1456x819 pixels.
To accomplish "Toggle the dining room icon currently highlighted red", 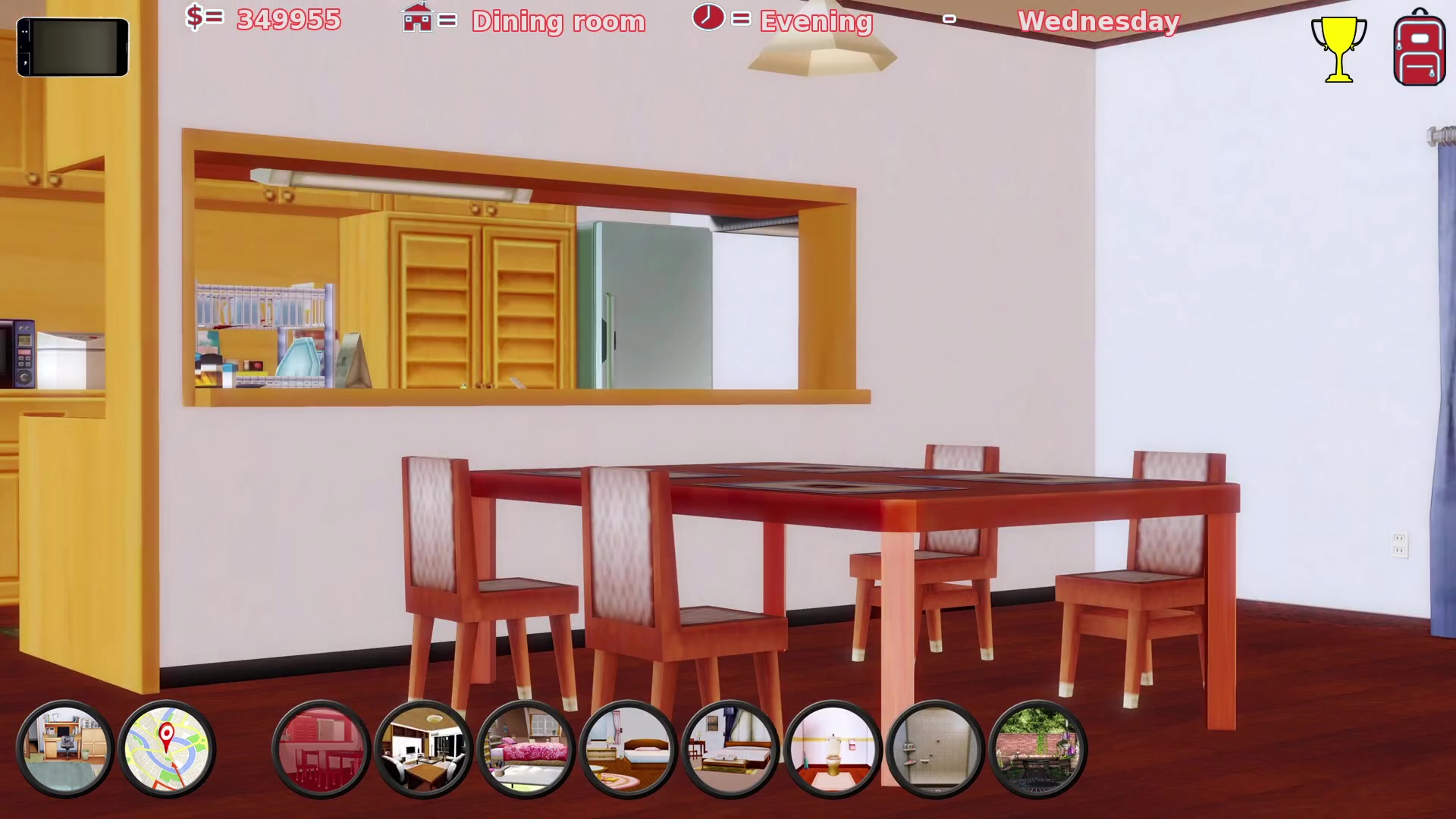I will [322, 749].
